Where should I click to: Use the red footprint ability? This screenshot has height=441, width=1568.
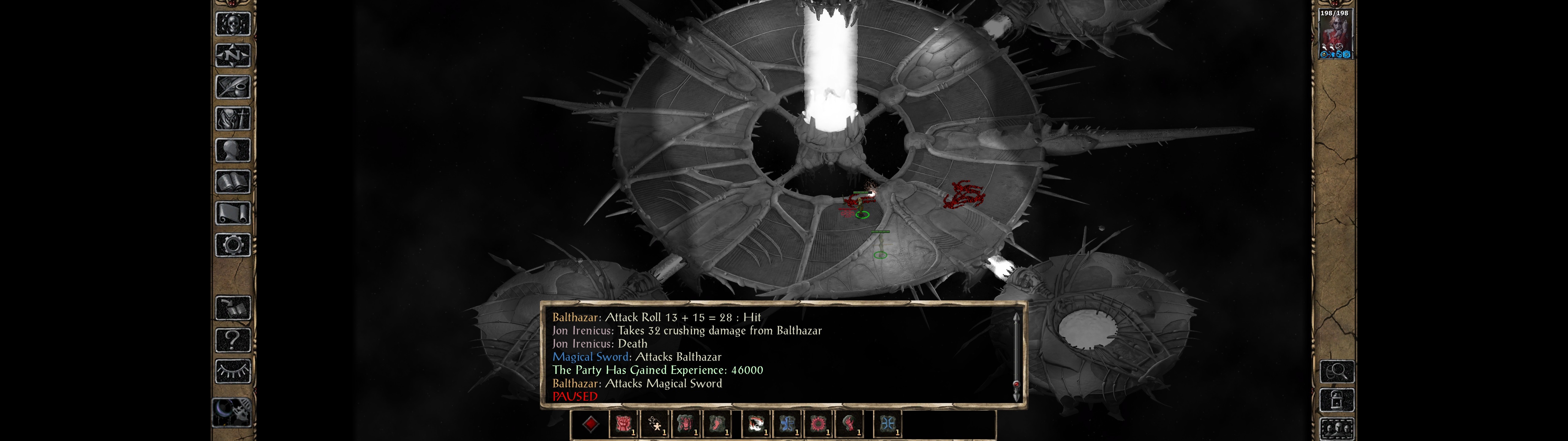pos(716,424)
